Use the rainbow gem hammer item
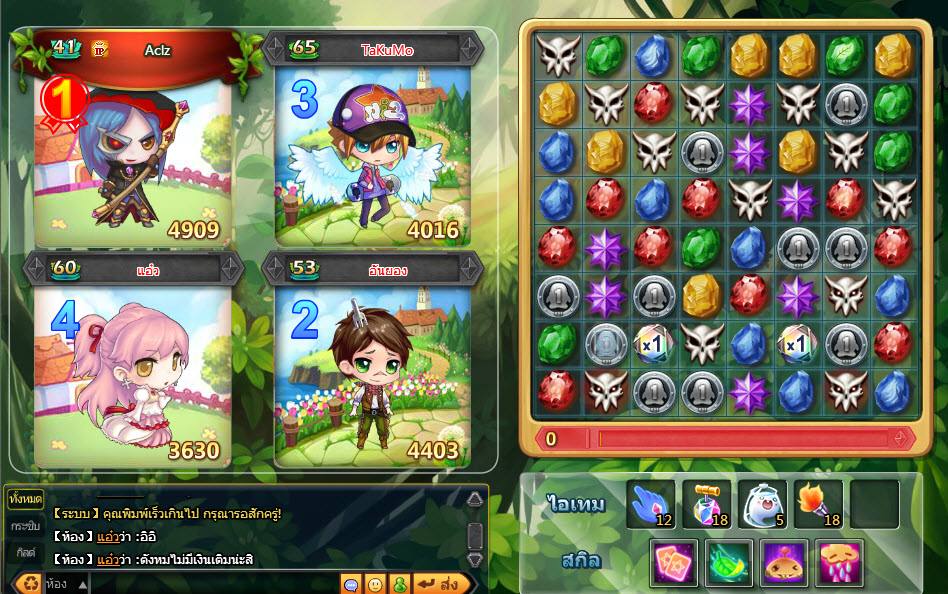 pos(706,504)
